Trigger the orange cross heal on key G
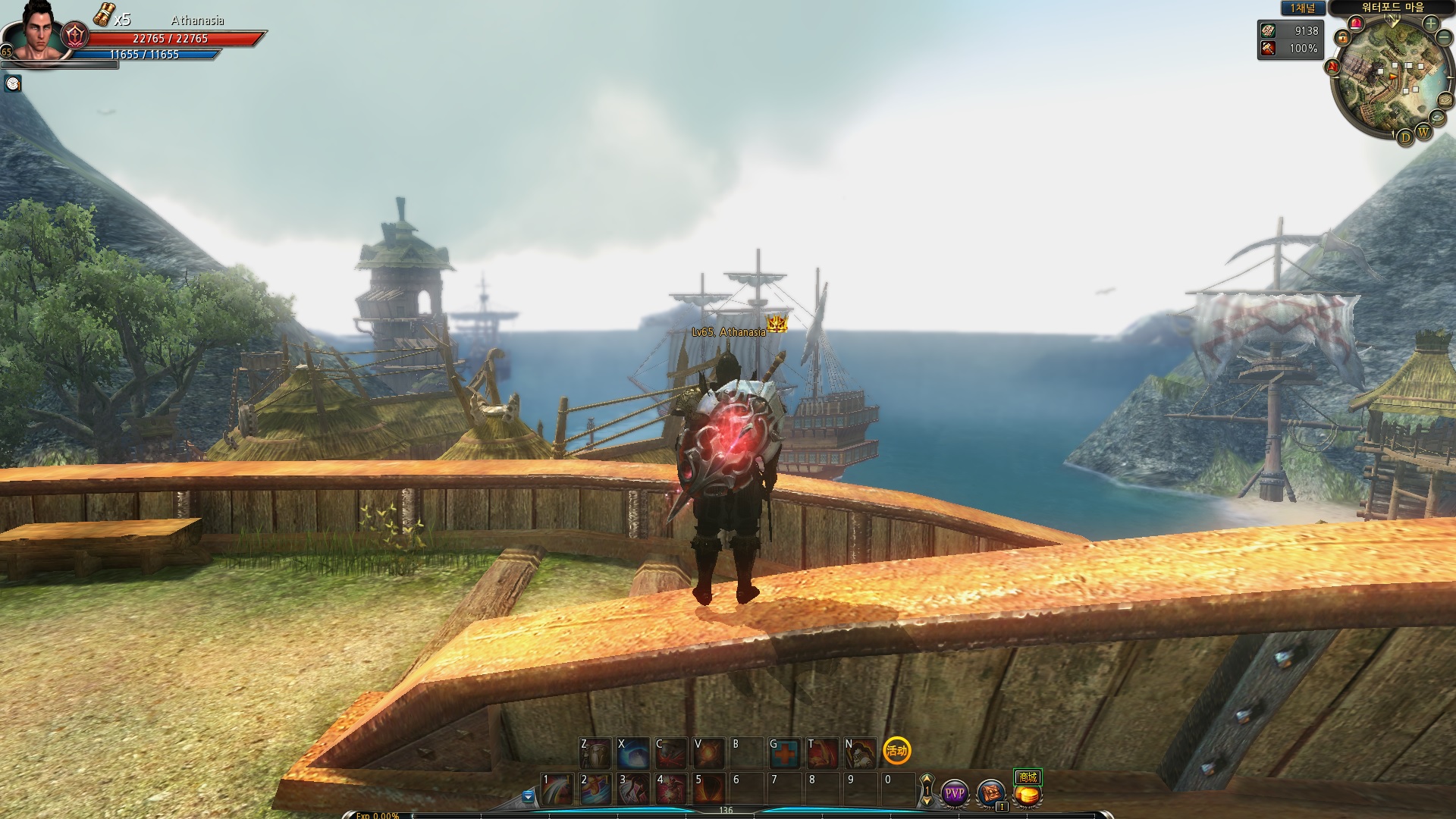The image size is (1456, 819). (784, 752)
